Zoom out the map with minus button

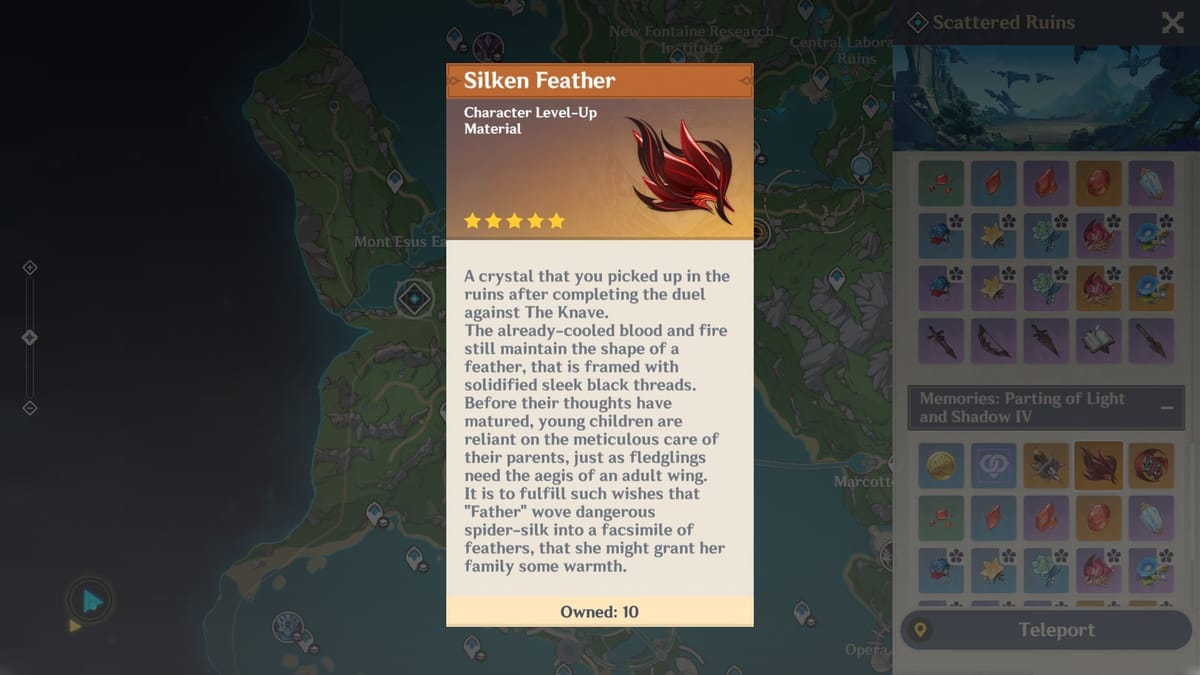point(30,407)
